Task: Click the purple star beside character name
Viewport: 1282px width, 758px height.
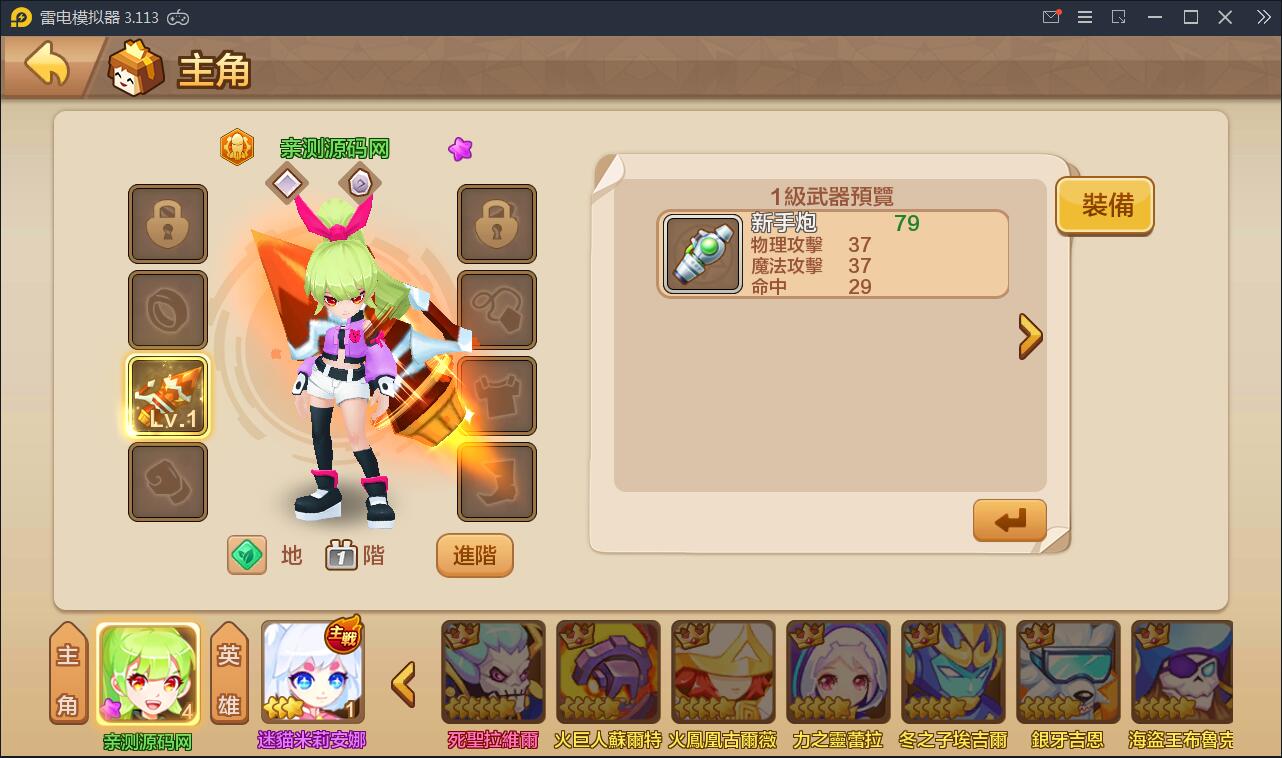Action: point(459,148)
